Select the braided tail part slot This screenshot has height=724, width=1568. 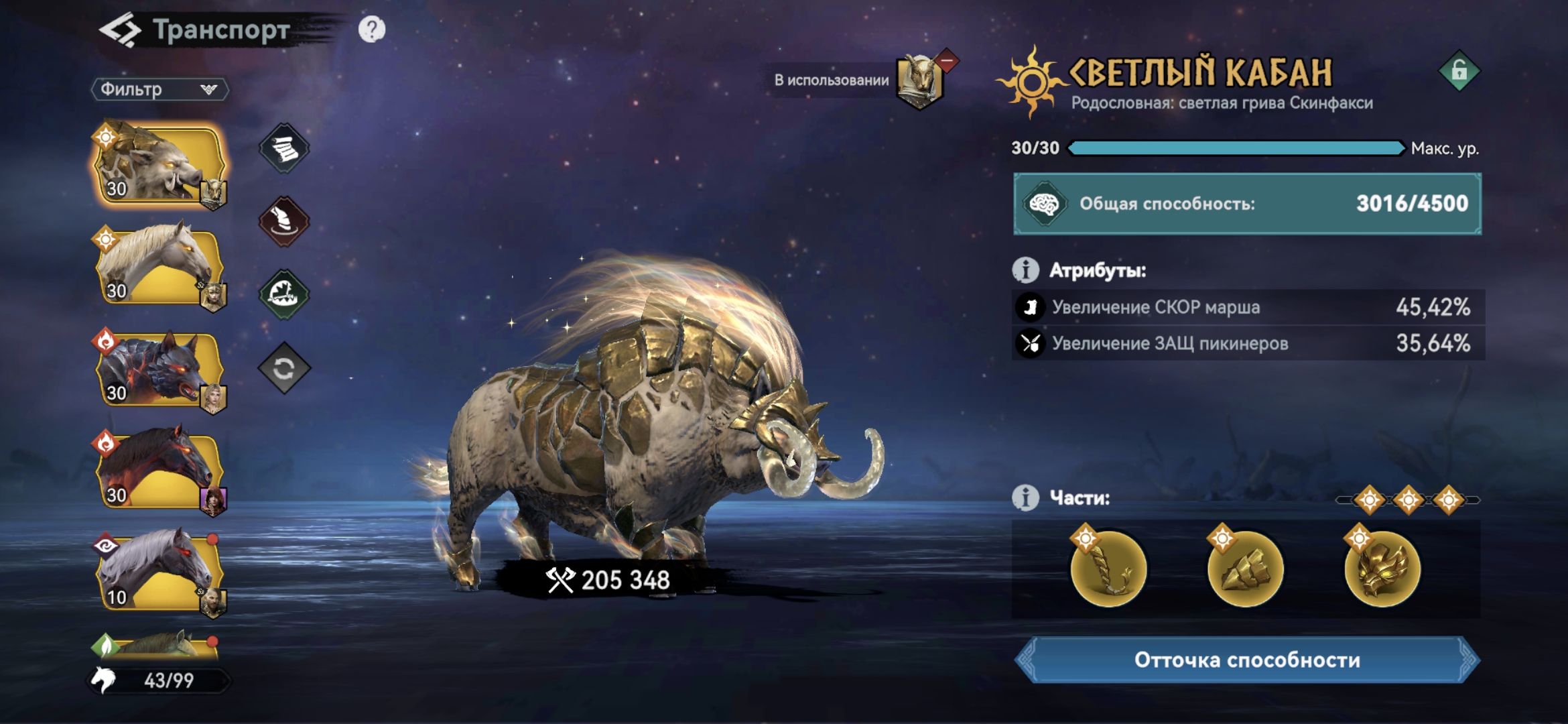pyautogui.click(x=1108, y=569)
